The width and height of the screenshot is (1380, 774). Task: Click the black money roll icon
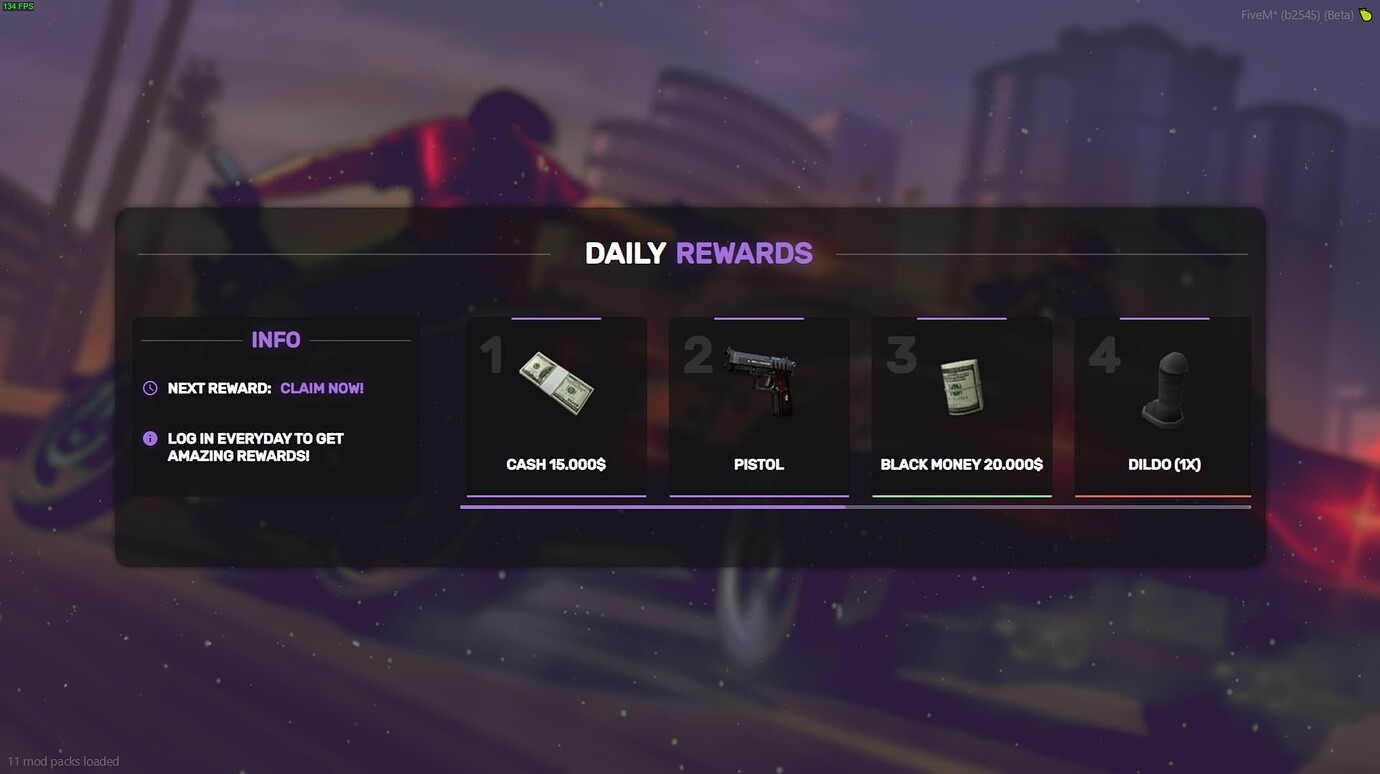click(961, 385)
